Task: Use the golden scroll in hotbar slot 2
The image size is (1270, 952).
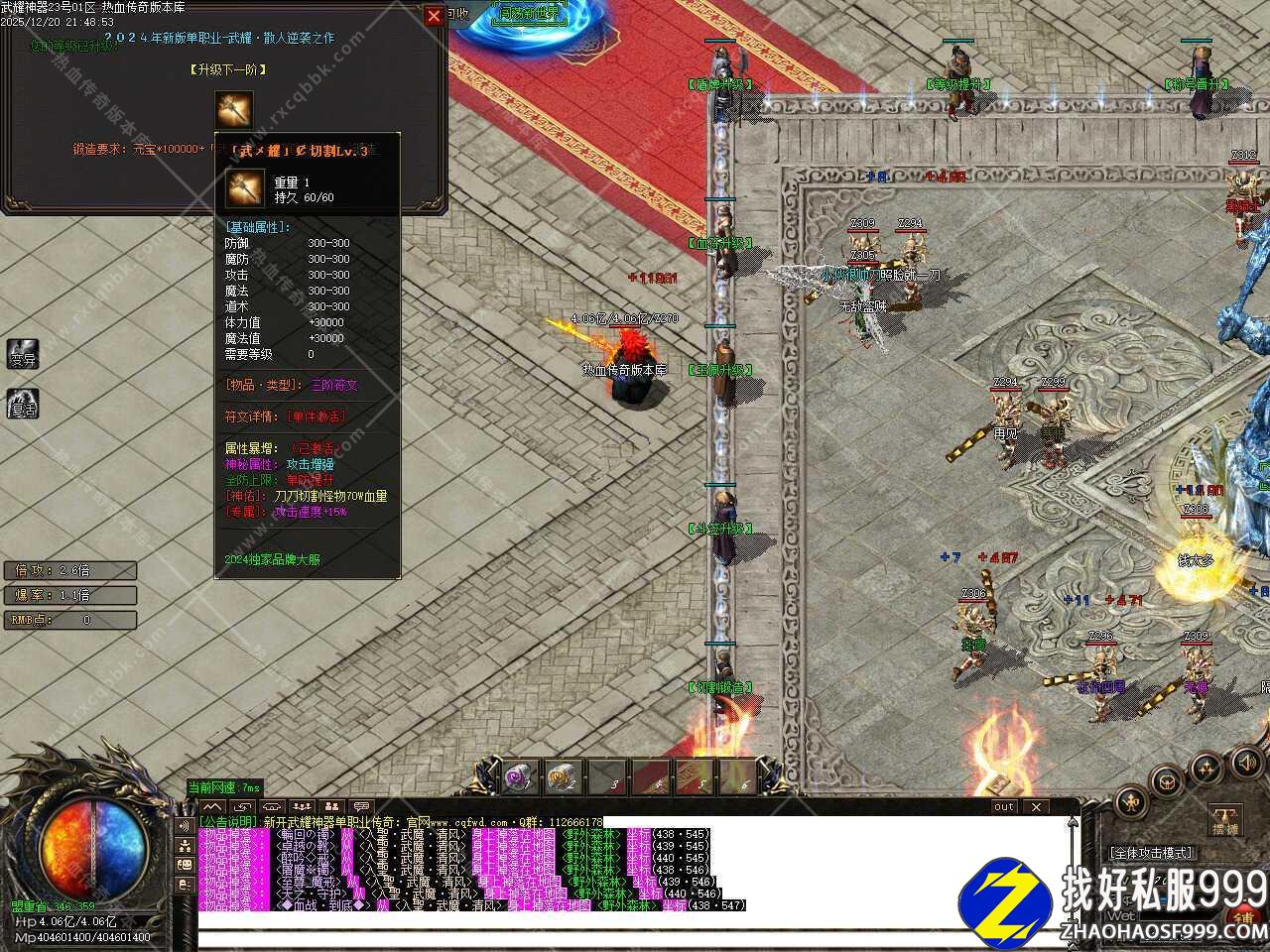Action: (564, 778)
